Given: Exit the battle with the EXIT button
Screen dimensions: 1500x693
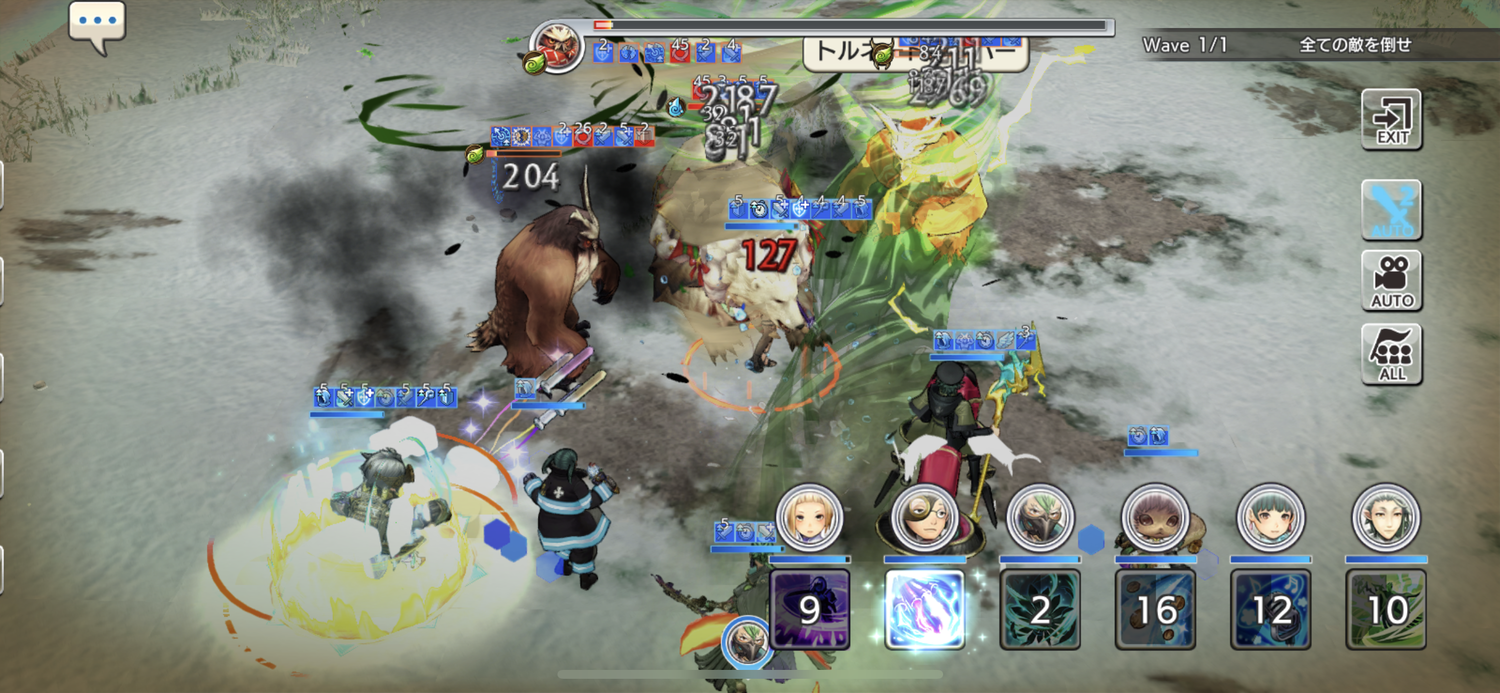Looking at the screenshot, I should (1391, 119).
